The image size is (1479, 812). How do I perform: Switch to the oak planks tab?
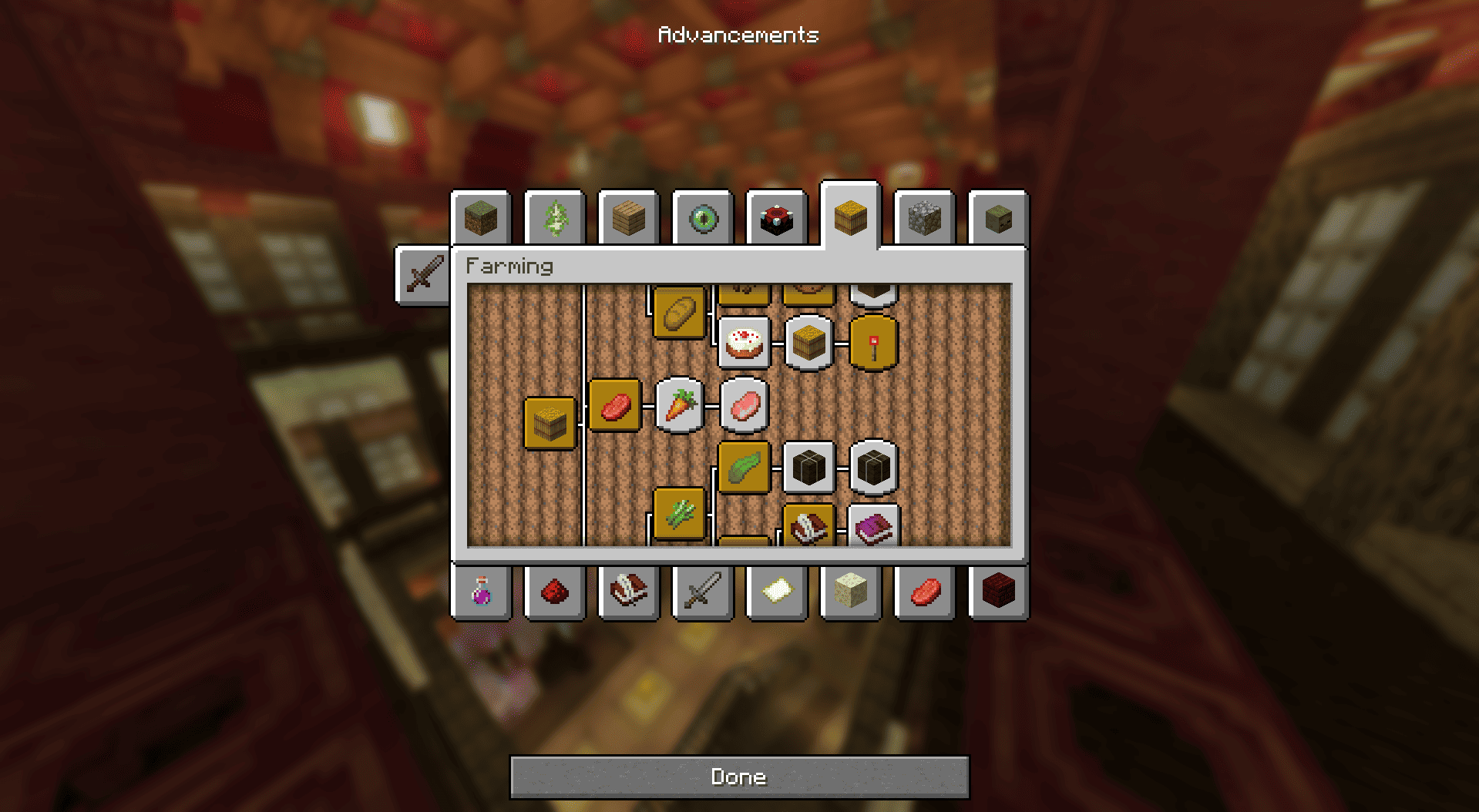(x=629, y=220)
